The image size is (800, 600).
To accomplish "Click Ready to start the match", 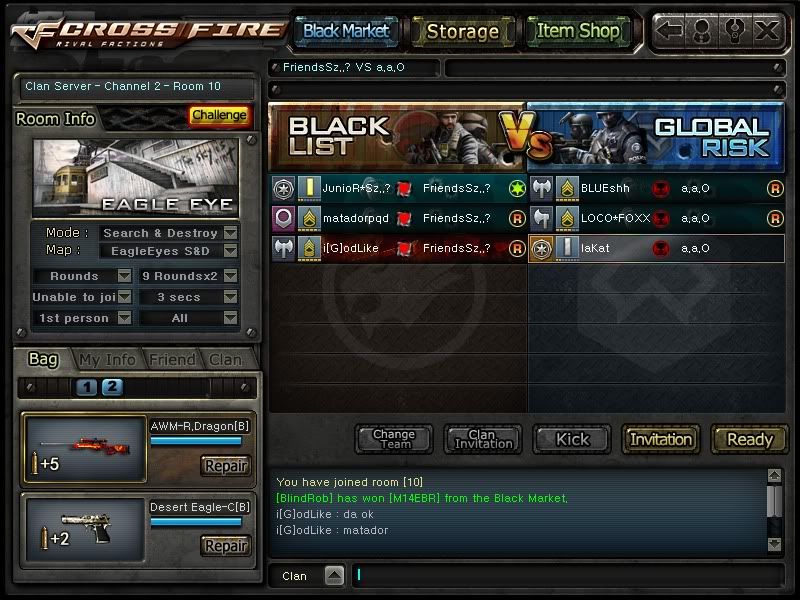I will [749, 439].
